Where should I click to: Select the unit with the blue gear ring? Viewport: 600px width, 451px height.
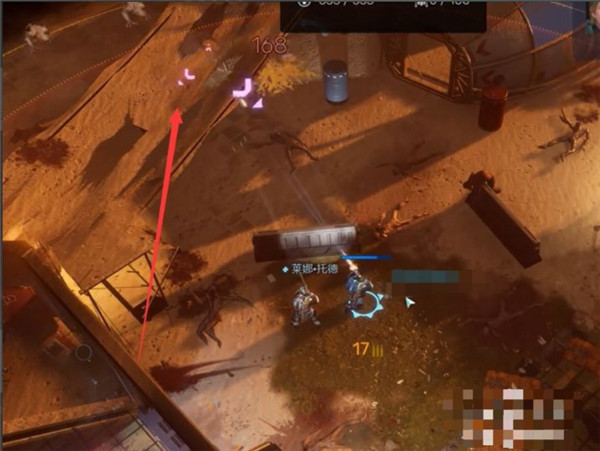(359, 298)
